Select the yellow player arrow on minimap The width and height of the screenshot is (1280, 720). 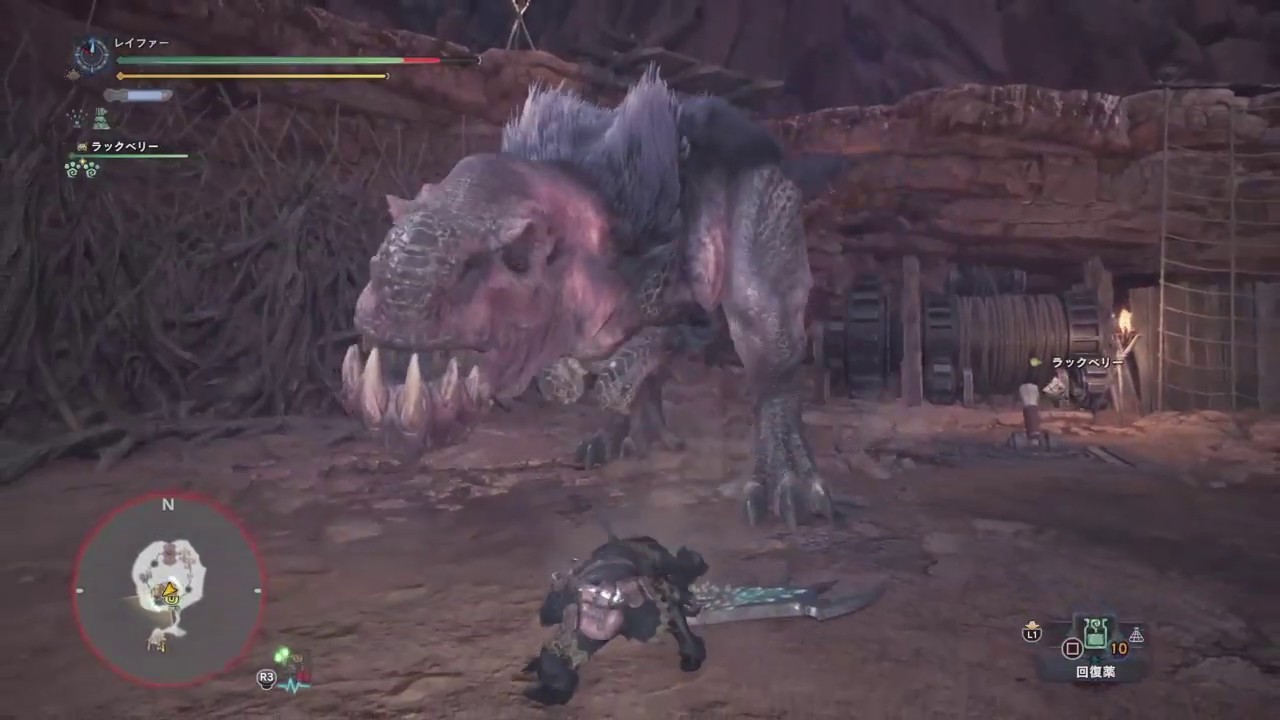tap(171, 591)
